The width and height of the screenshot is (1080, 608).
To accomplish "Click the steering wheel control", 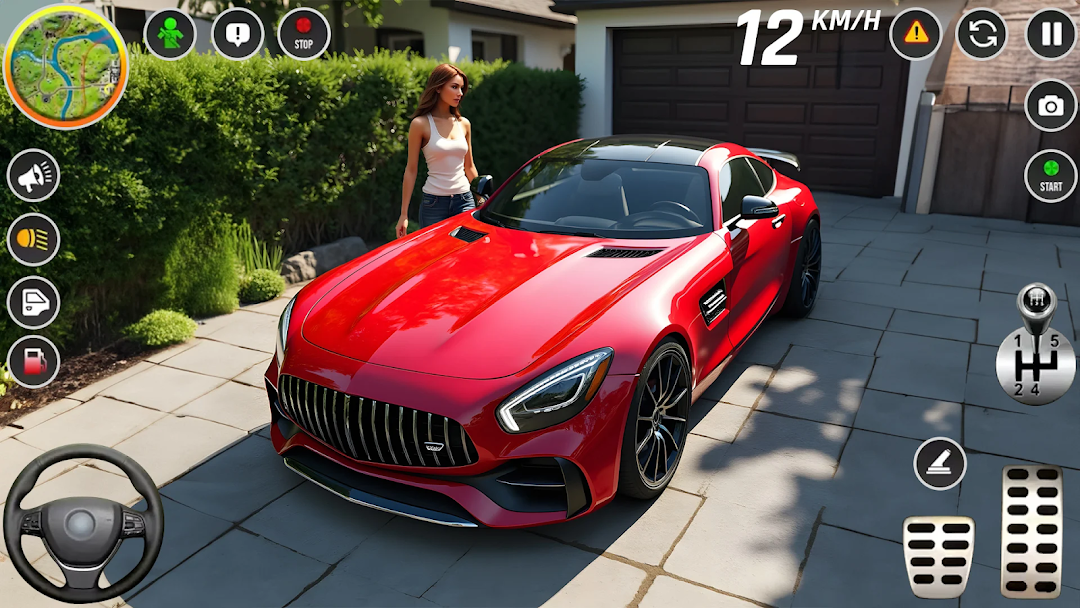I will 83,523.
